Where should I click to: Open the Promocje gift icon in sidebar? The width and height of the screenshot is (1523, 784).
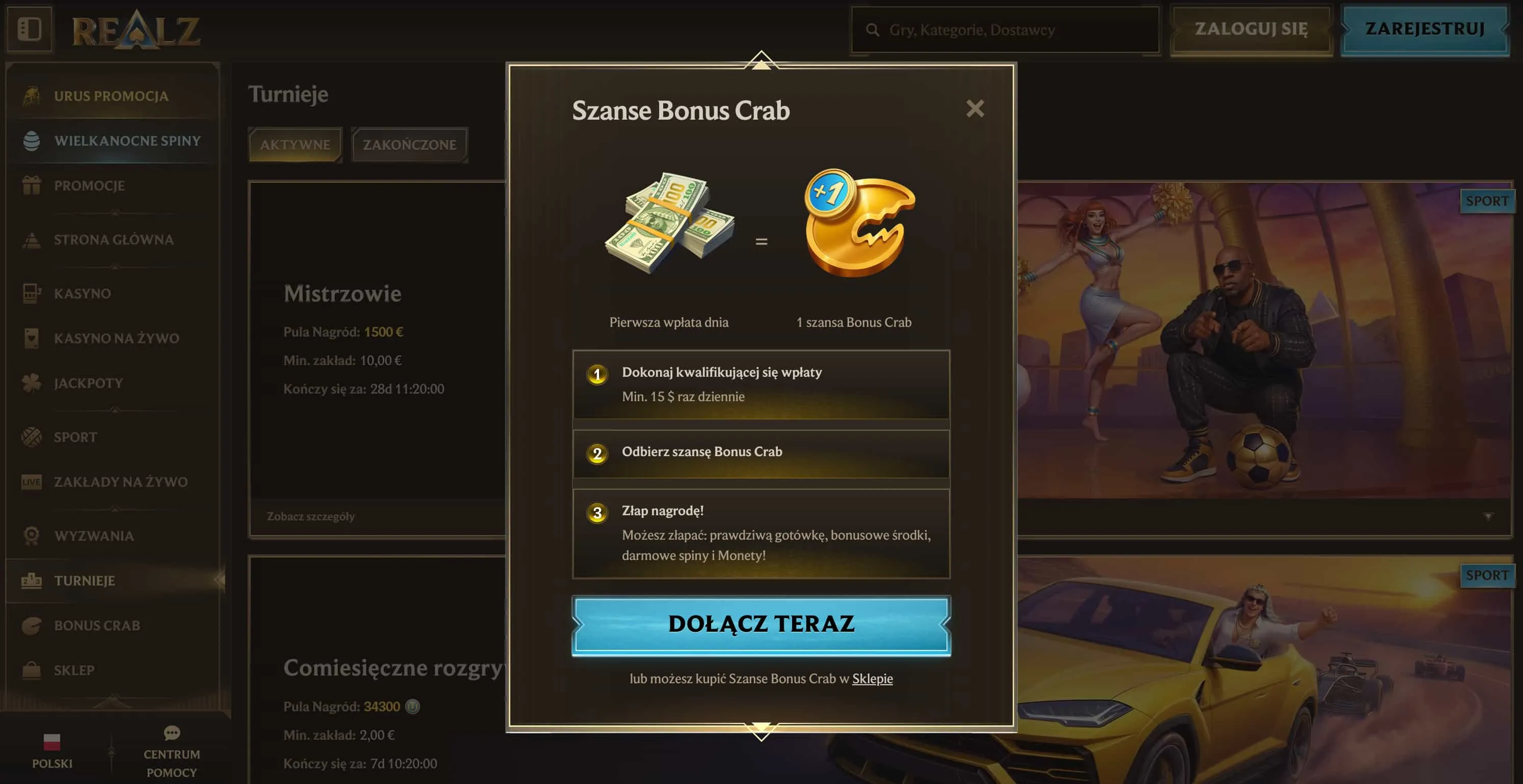point(33,185)
